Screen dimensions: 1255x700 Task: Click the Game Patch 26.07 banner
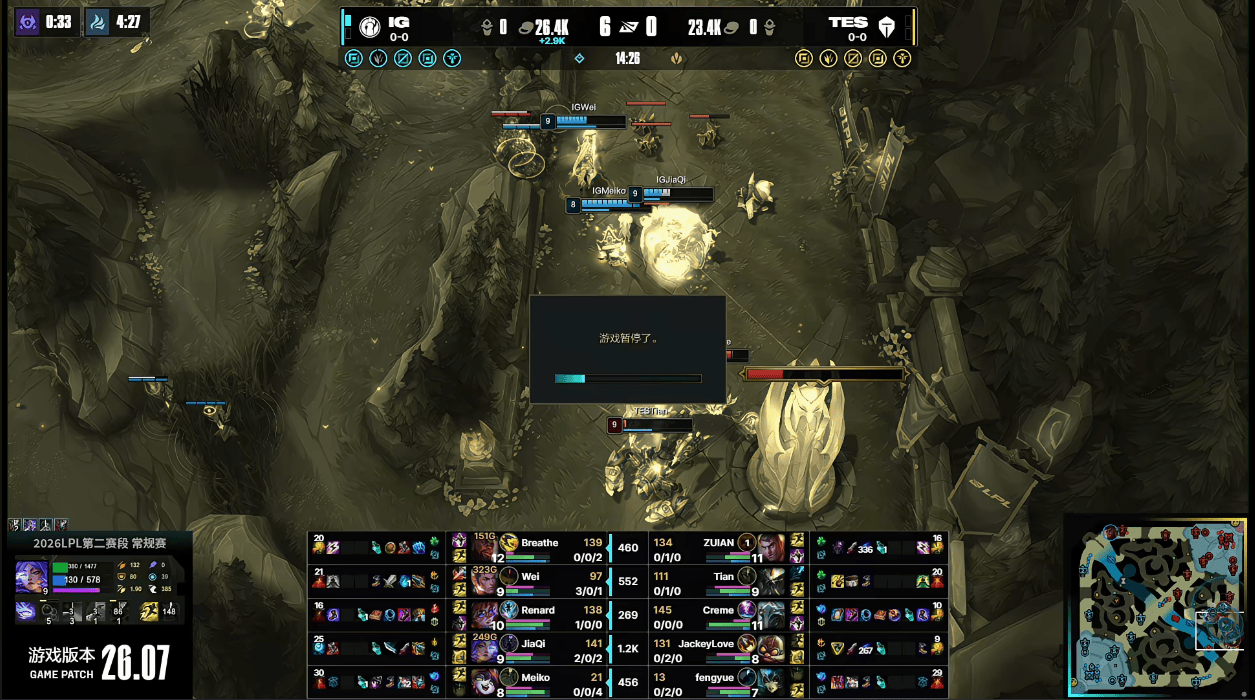pos(99,661)
